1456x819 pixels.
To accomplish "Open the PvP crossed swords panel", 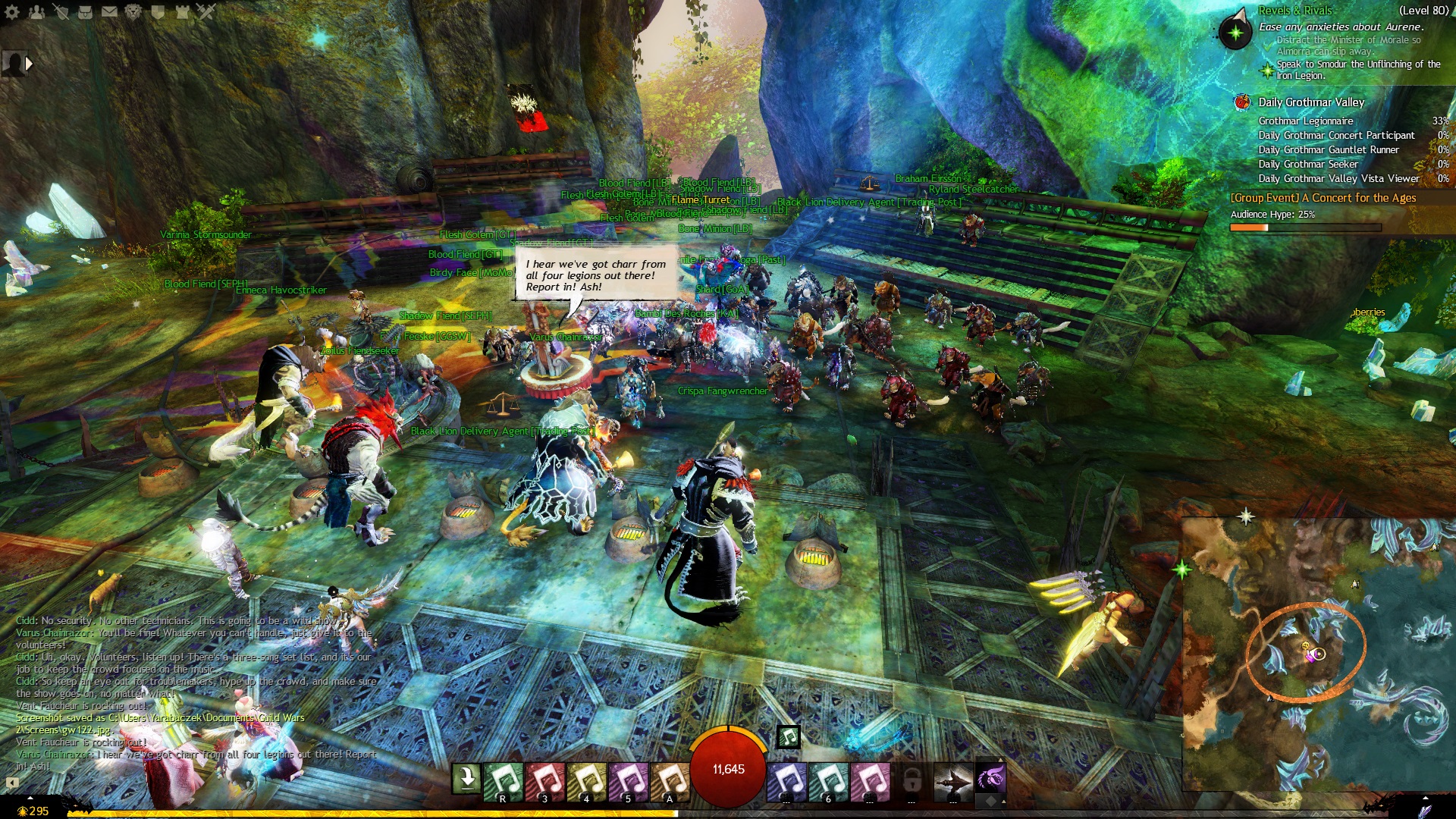I will point(206,11).
